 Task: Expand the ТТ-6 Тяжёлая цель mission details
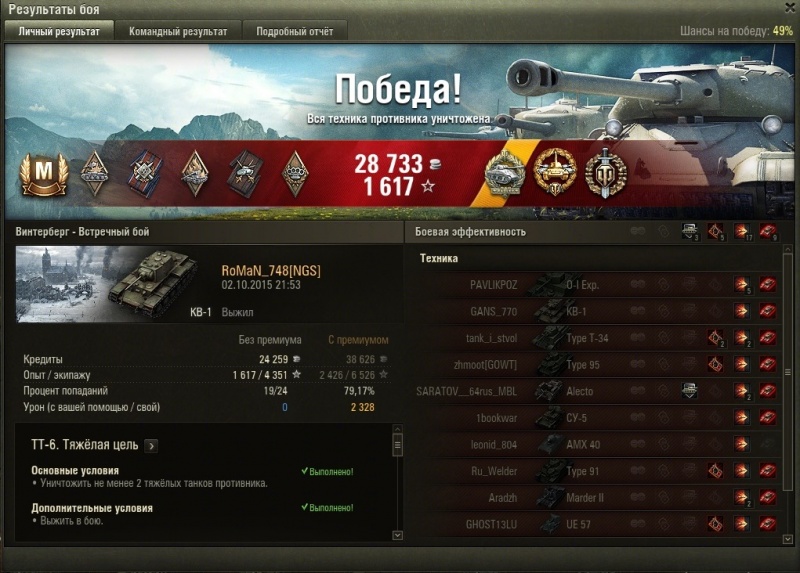(150, 446)
